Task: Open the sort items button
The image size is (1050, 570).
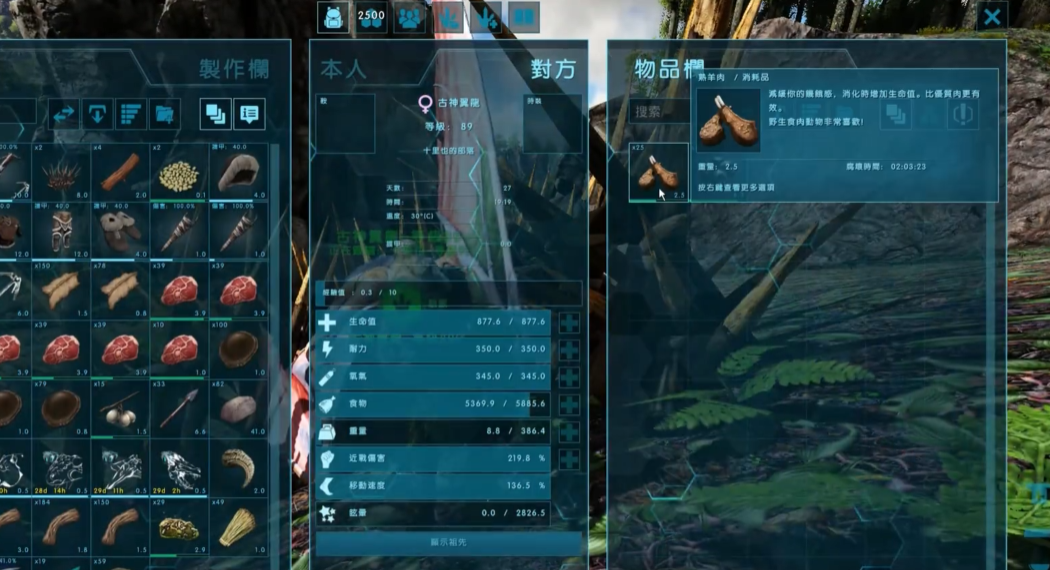Action: coord(130,114)
